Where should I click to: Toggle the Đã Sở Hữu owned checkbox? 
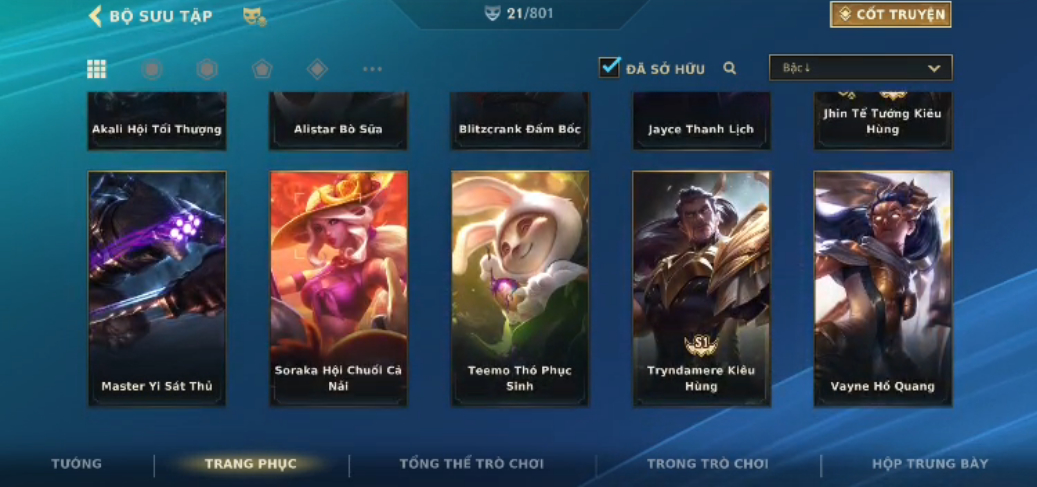609,67
